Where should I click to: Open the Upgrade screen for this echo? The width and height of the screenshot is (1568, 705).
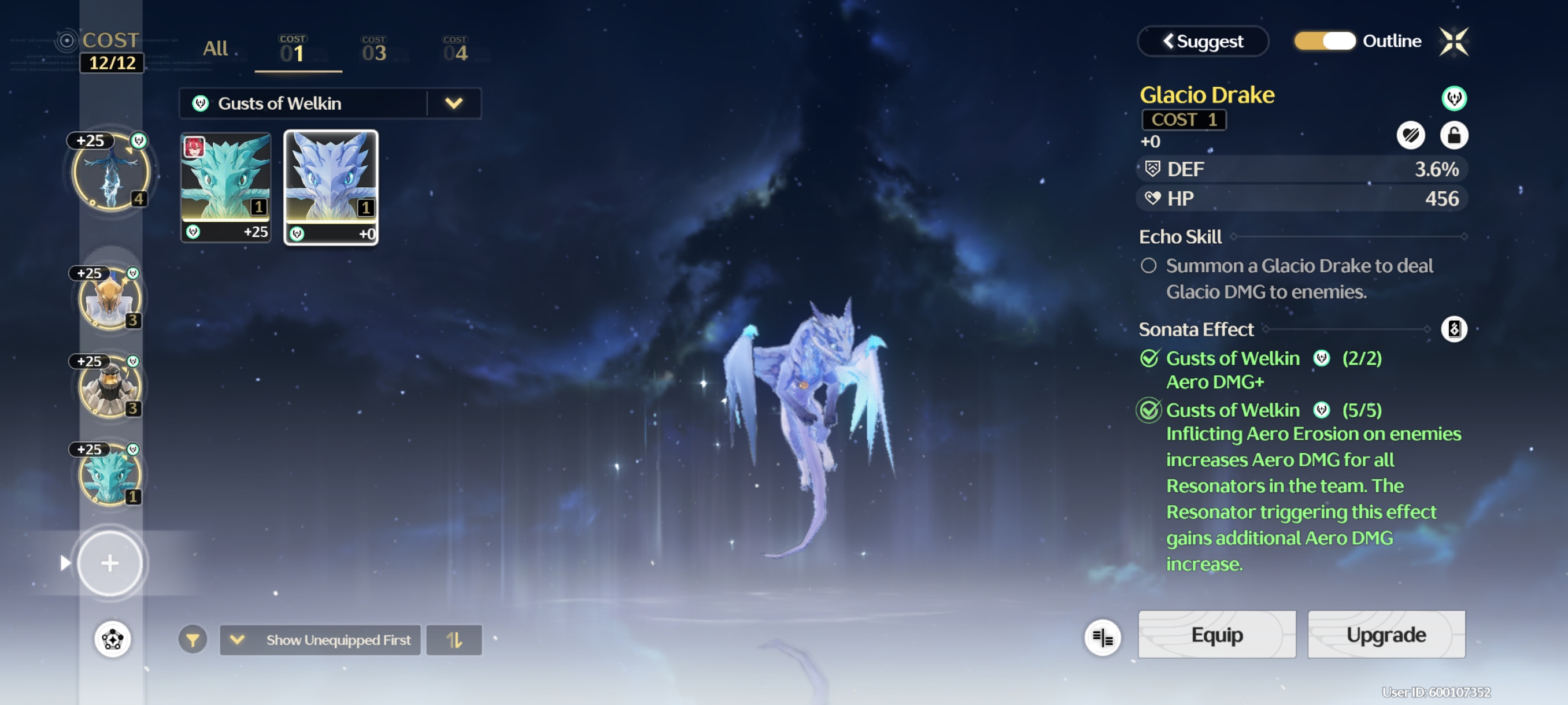1385,634
